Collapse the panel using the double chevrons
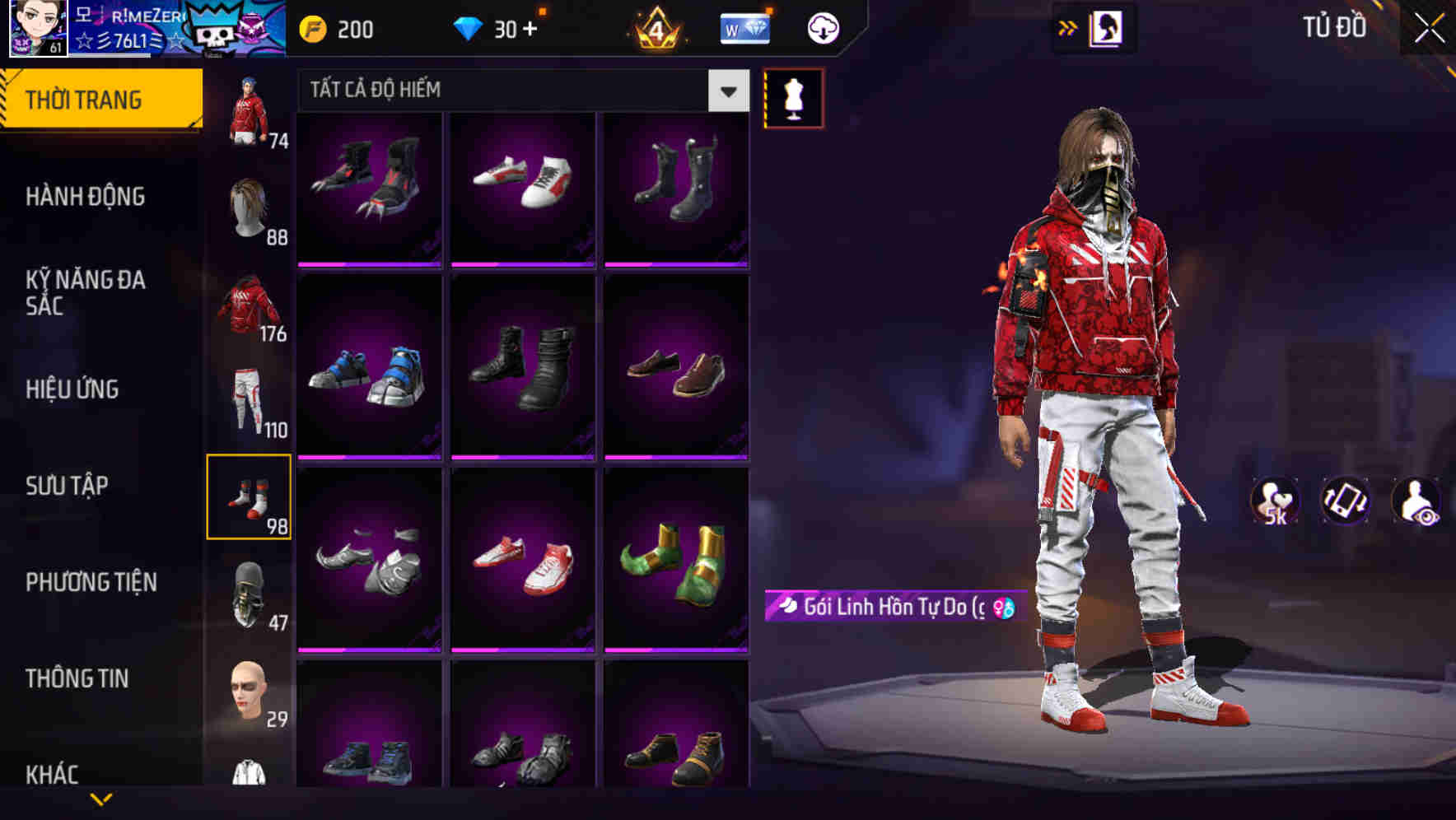Screen dimensions: 1456x820 click(x=1067, y=27)
